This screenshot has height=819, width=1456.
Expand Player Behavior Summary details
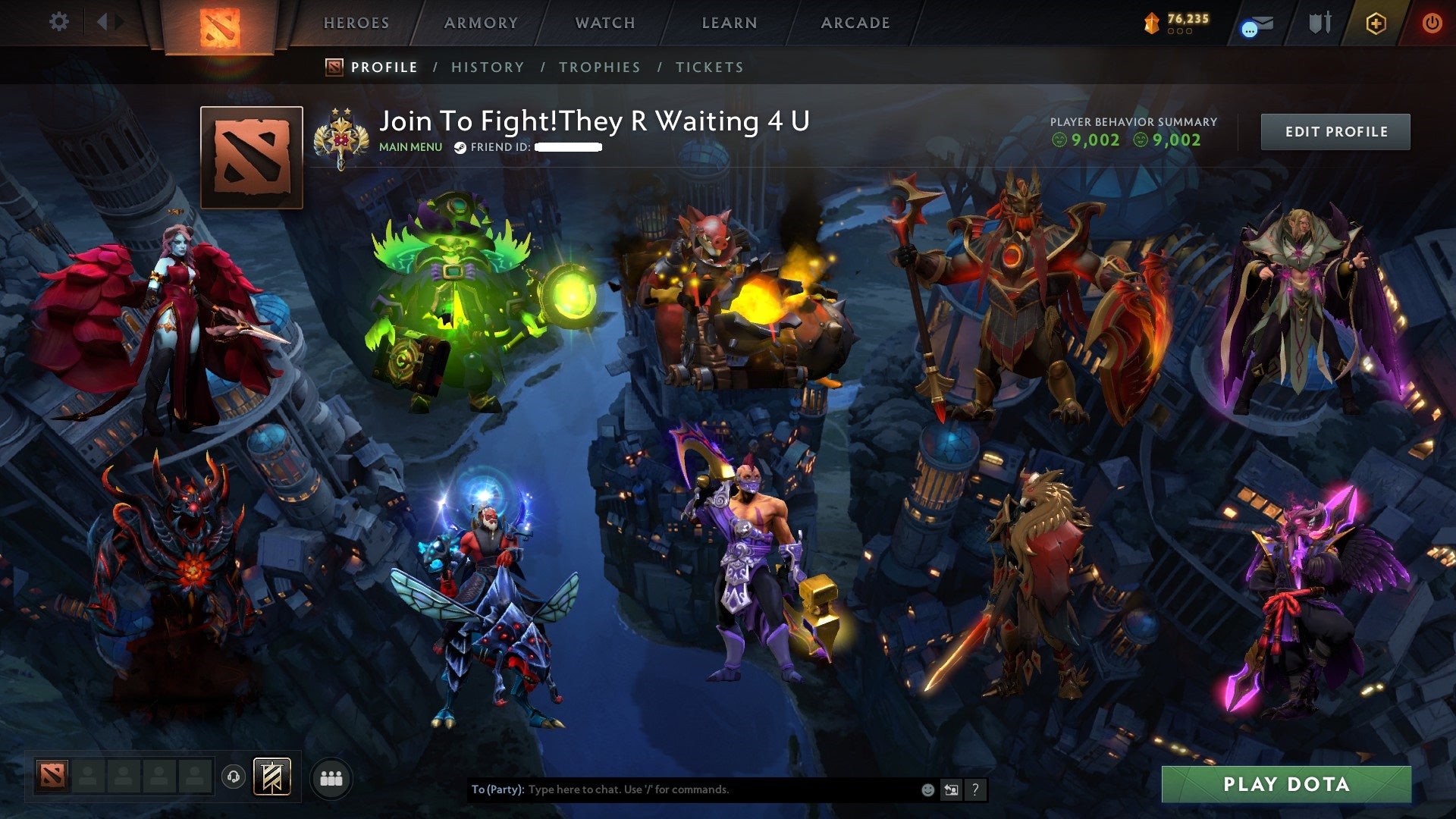1133,121
